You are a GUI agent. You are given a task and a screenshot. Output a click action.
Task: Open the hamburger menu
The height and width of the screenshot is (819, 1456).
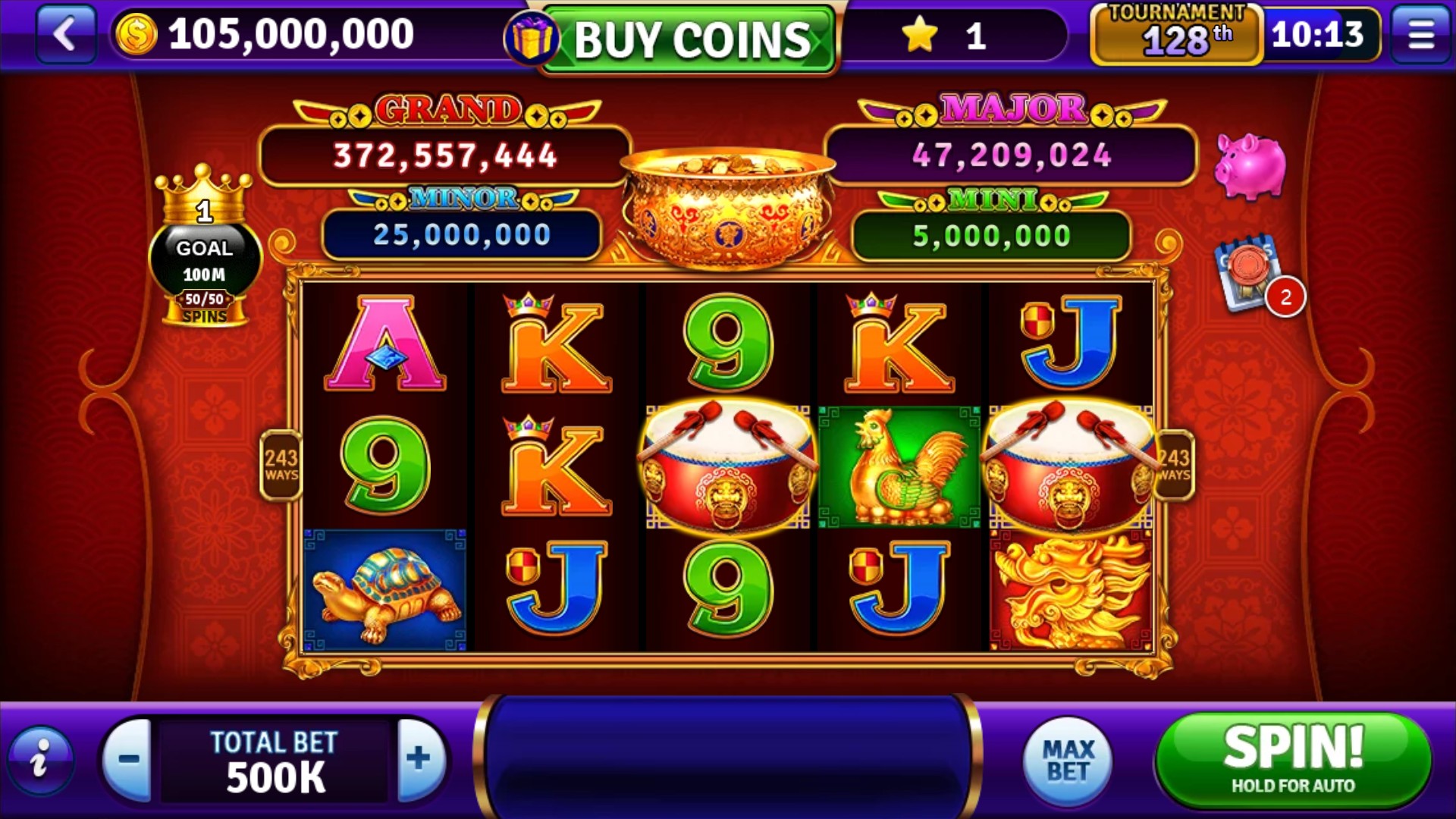[x=1420, y=34]
